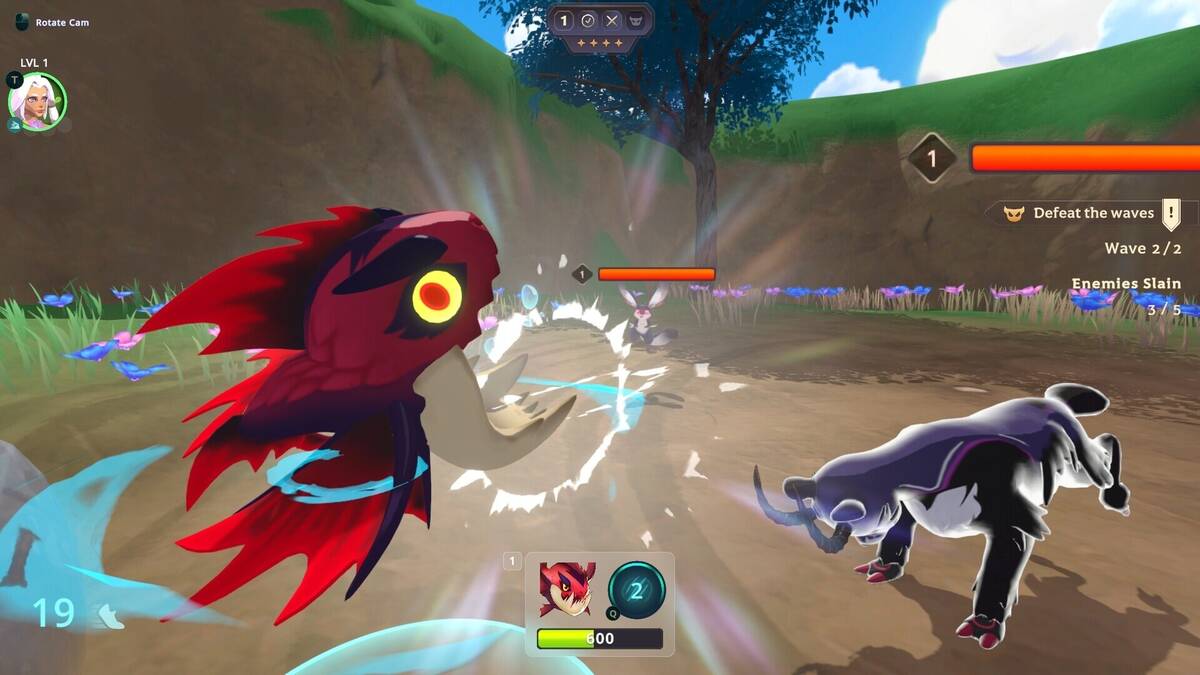Select the crossed swords stage icon
The width and height of the screenshot is (1200, 675).
click(x=612, y=20)
